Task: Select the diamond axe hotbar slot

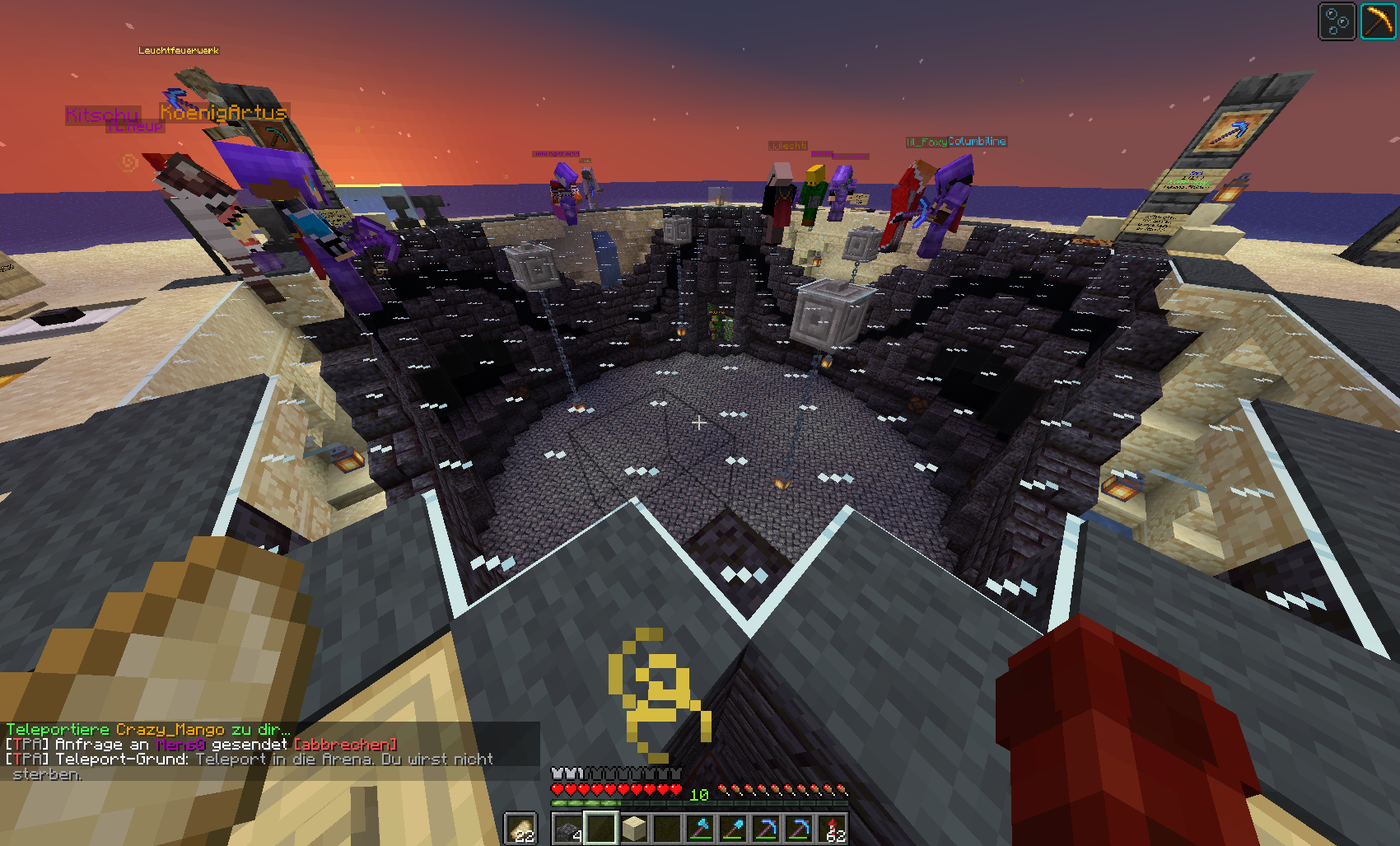Action: coord(700,829)
